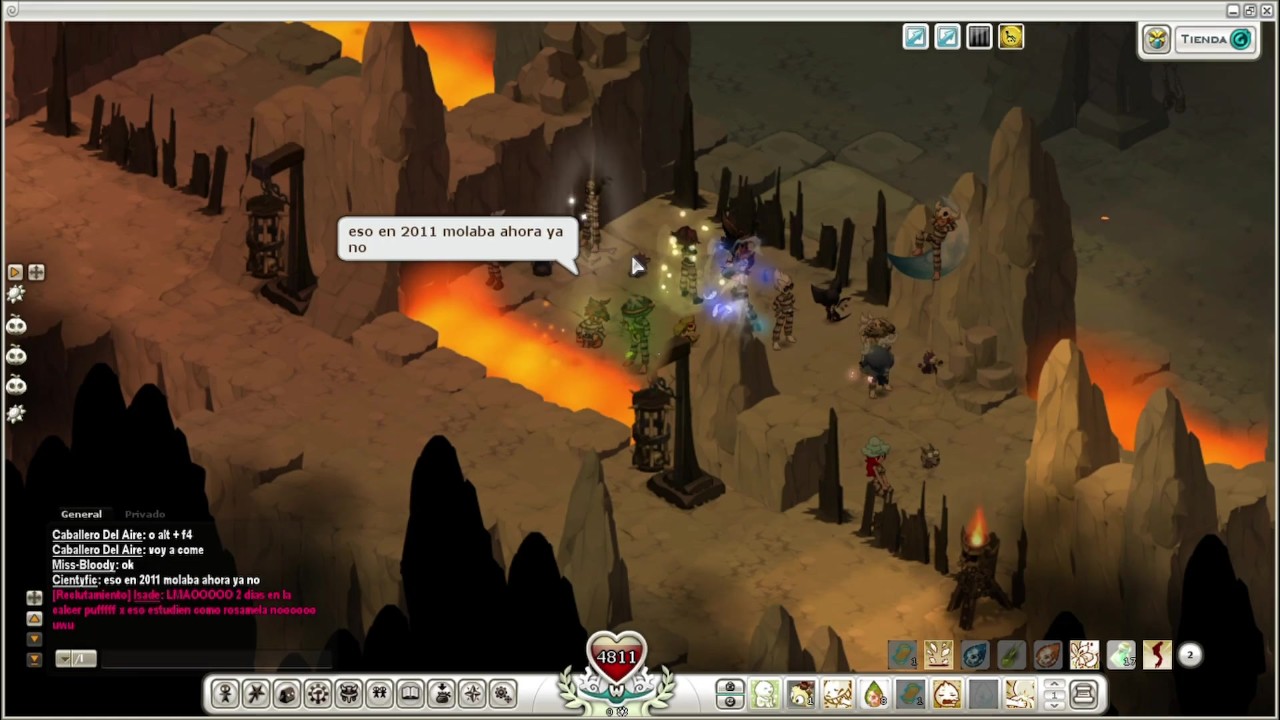The height and width of the screenshot is (720, 1280).
Task: Toggle the black bars icon at top
Action: (979, 38)
